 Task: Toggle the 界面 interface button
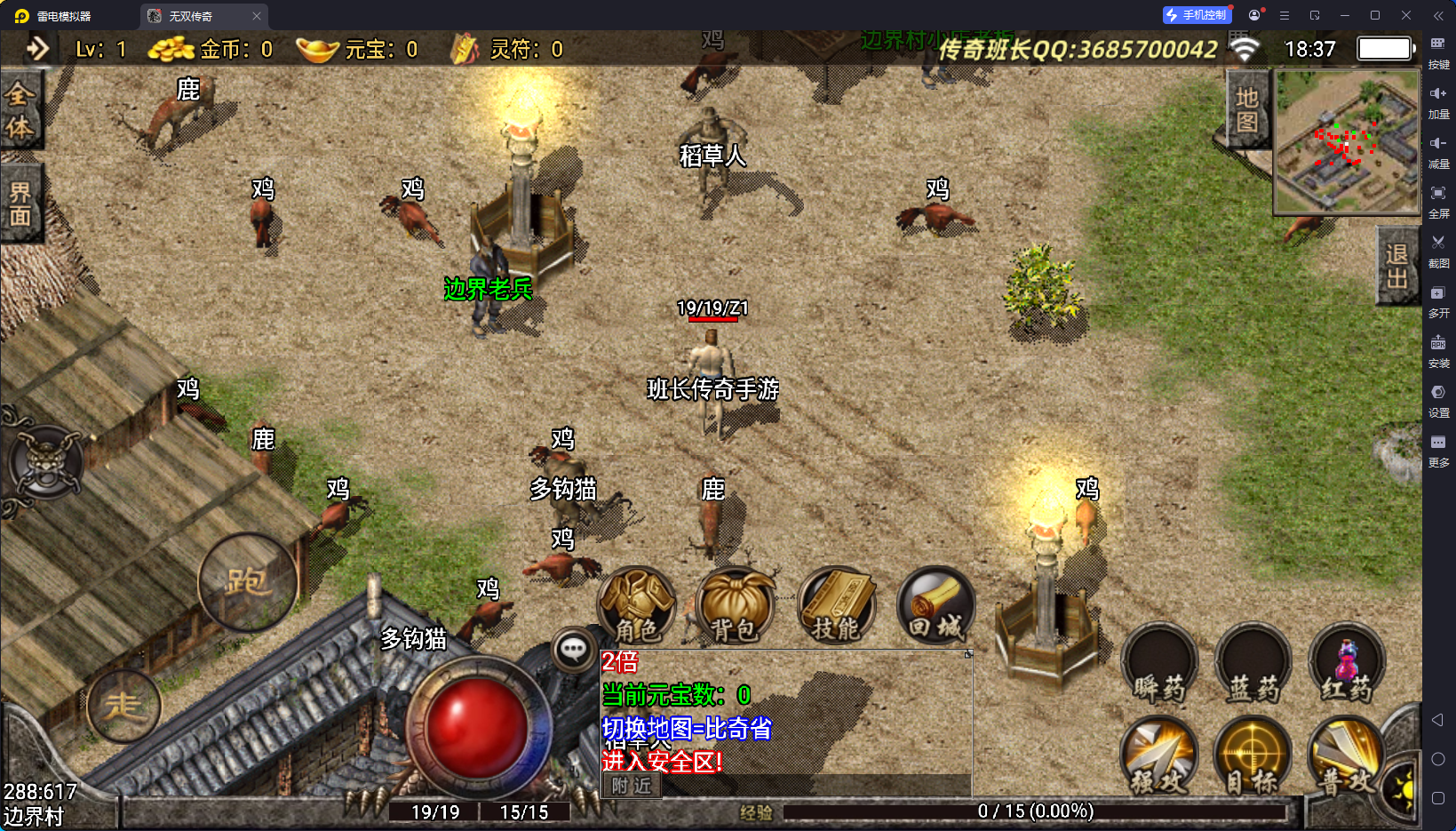pos(20,204)
